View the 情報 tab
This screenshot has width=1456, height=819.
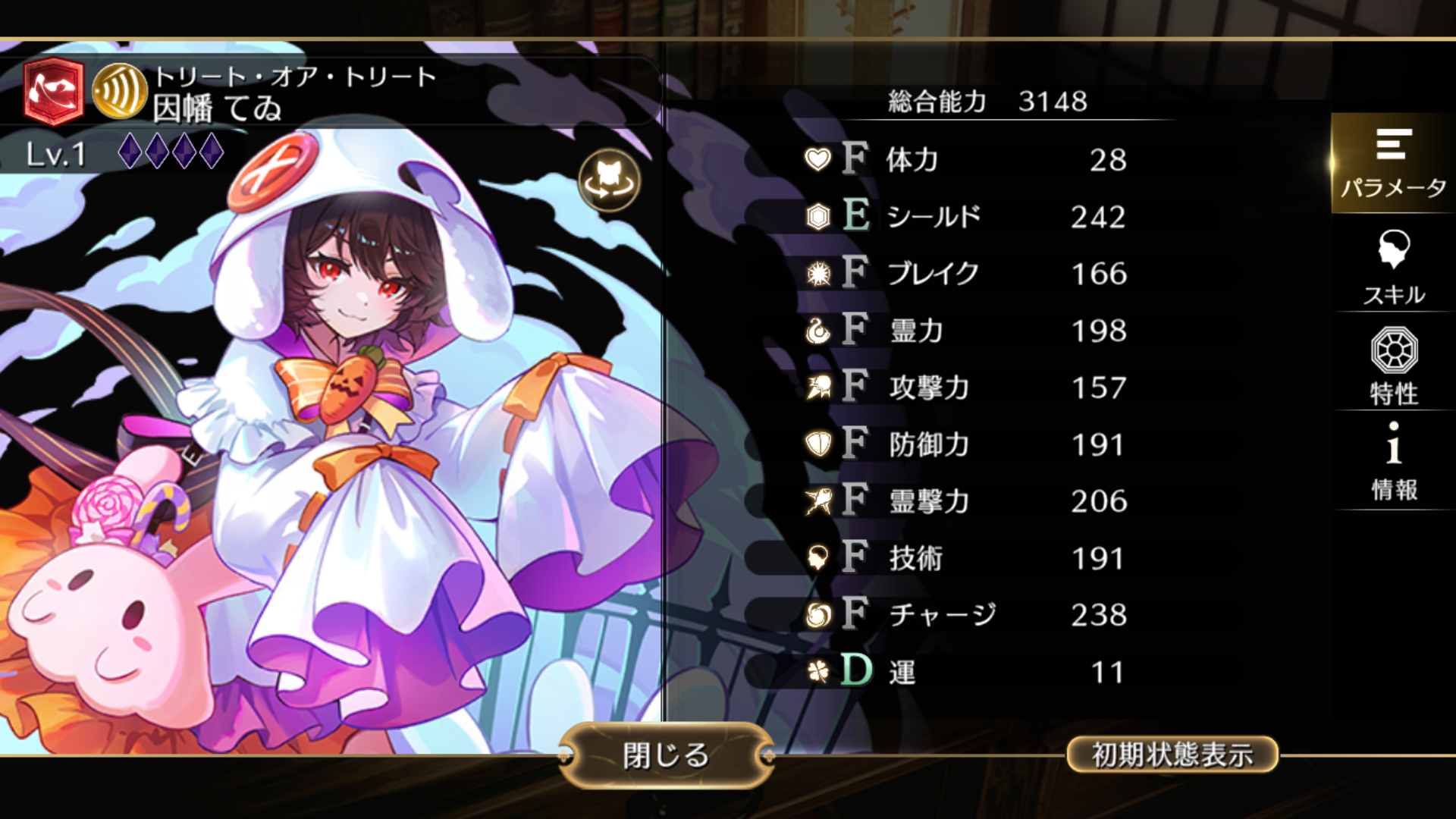pyautogui.click(x=1393, y=463)
